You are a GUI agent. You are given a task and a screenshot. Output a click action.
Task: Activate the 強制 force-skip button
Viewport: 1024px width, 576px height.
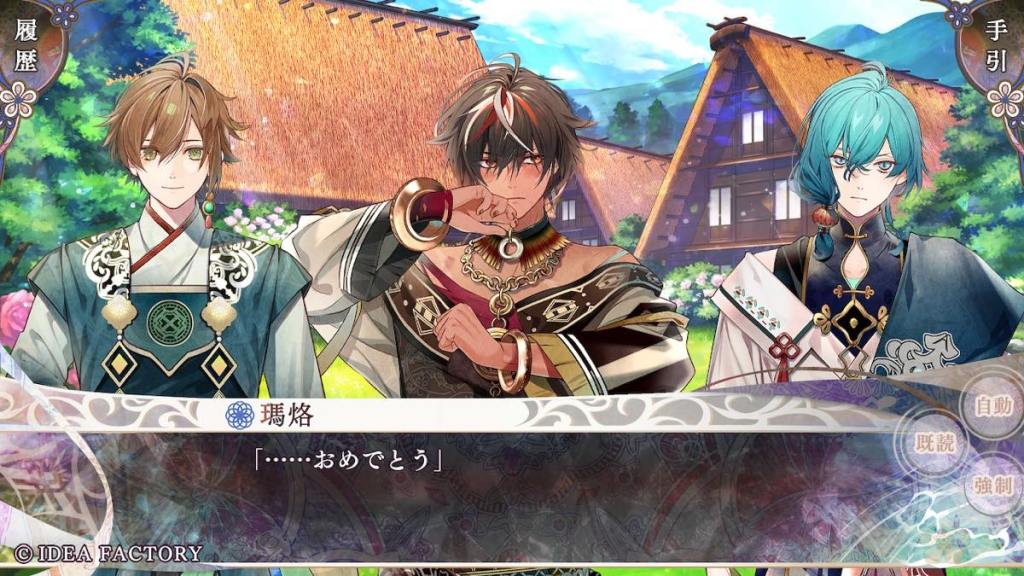click(992, 485)
